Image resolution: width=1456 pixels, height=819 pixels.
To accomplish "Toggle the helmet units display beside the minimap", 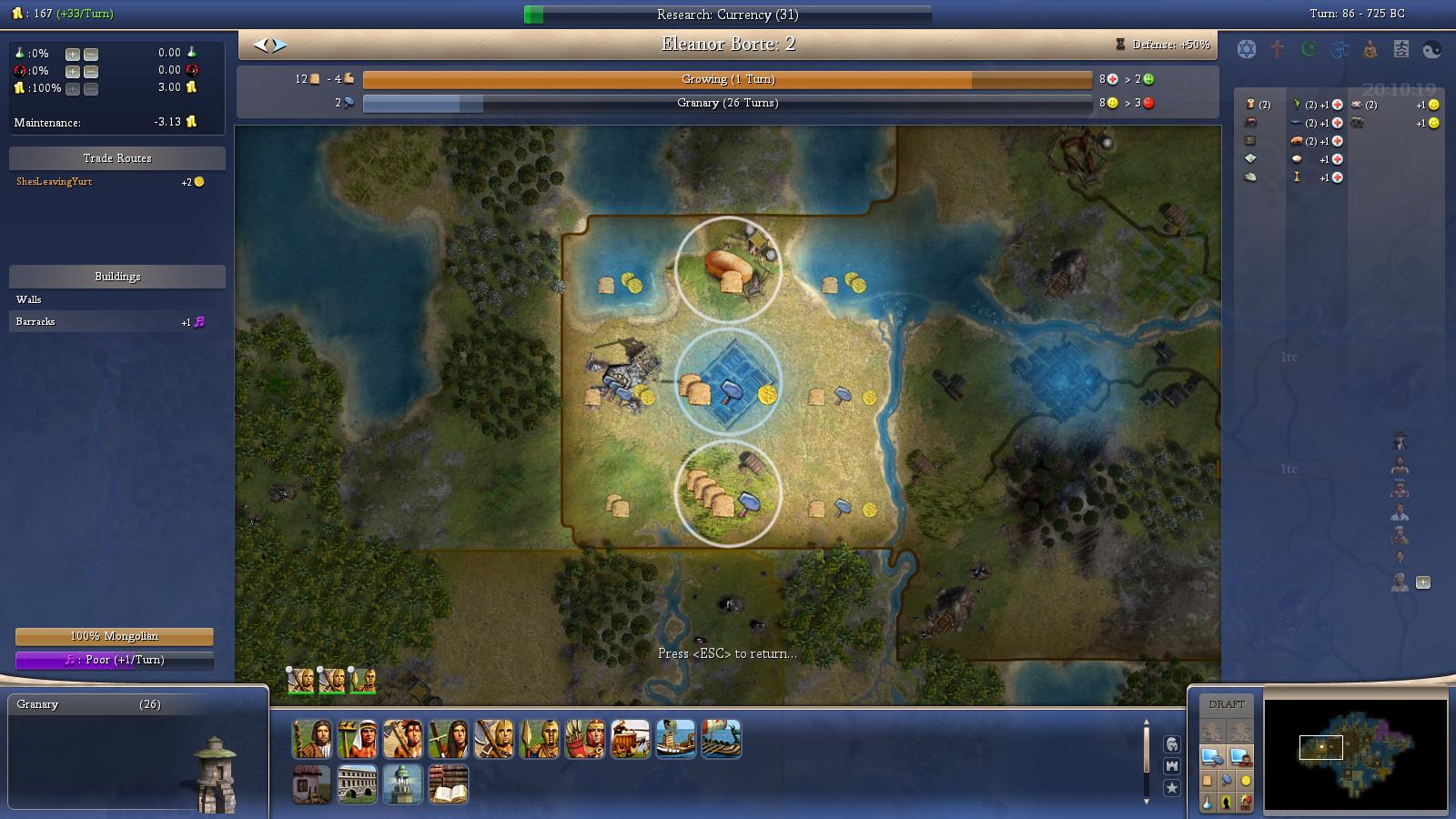I will click(1174, 743).
